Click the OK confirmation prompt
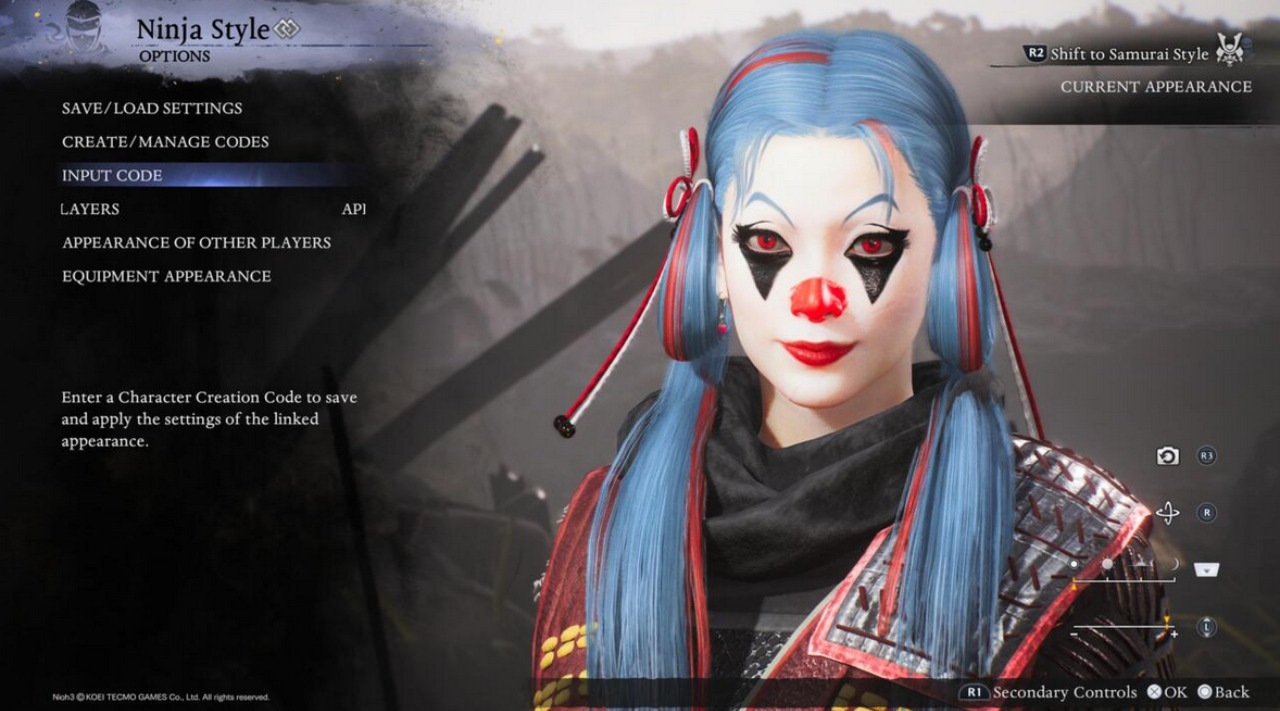Viewport: 1280px width, 711px height. point(1167,692)
